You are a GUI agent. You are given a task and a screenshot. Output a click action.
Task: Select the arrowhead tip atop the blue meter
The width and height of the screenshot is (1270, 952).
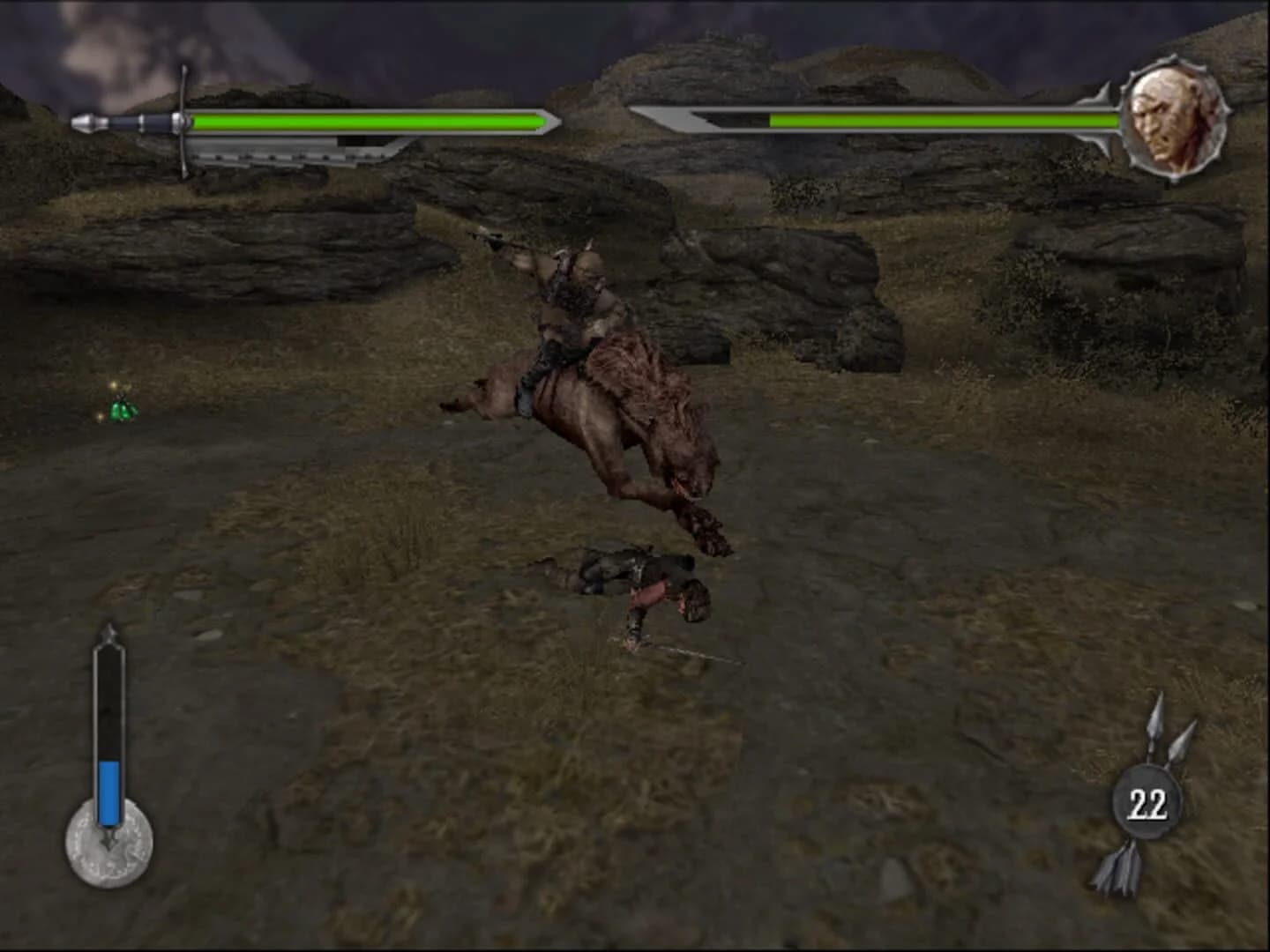(x=108, y=630)
